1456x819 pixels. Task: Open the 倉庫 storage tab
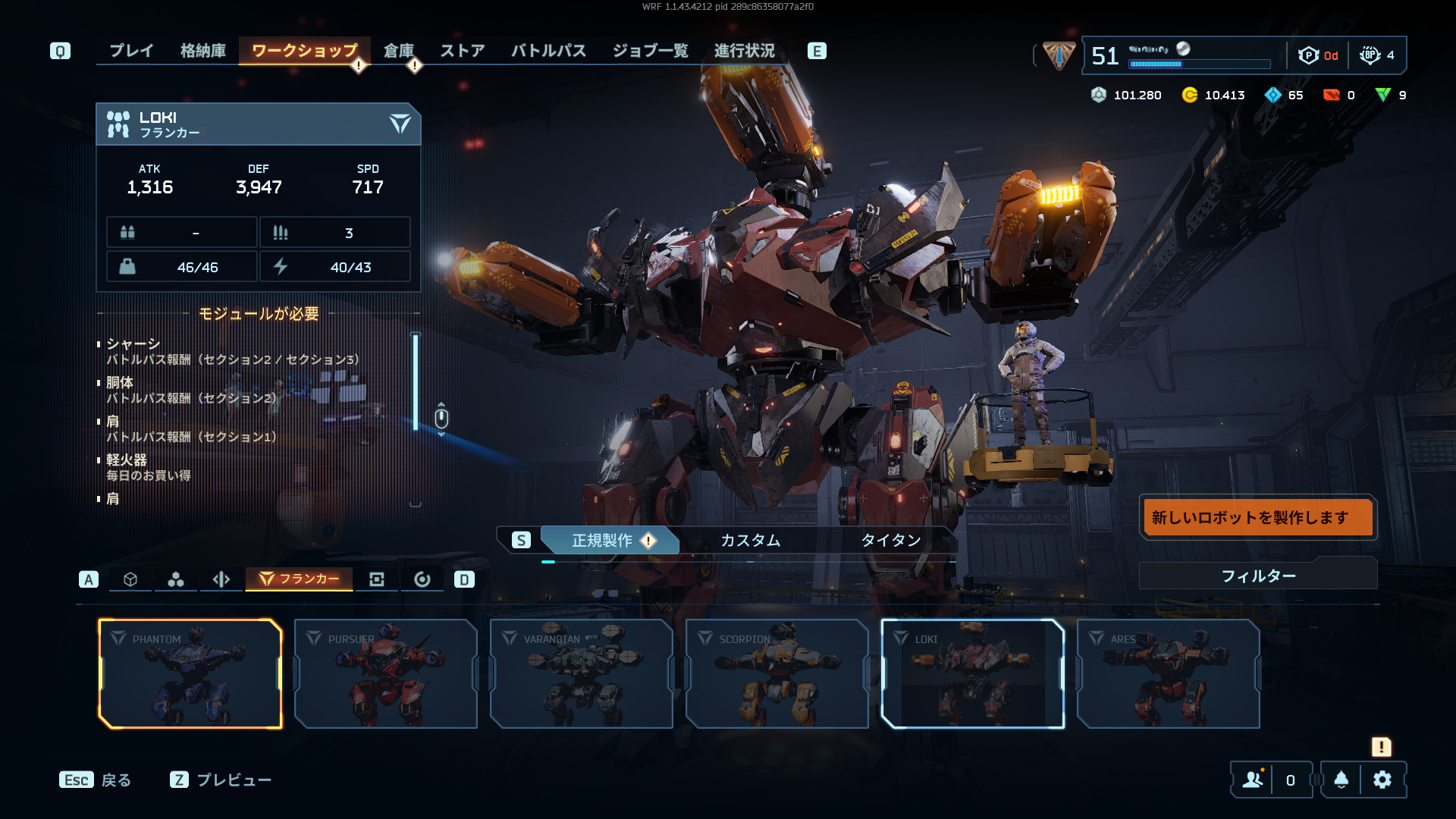[x=398, y=51]
